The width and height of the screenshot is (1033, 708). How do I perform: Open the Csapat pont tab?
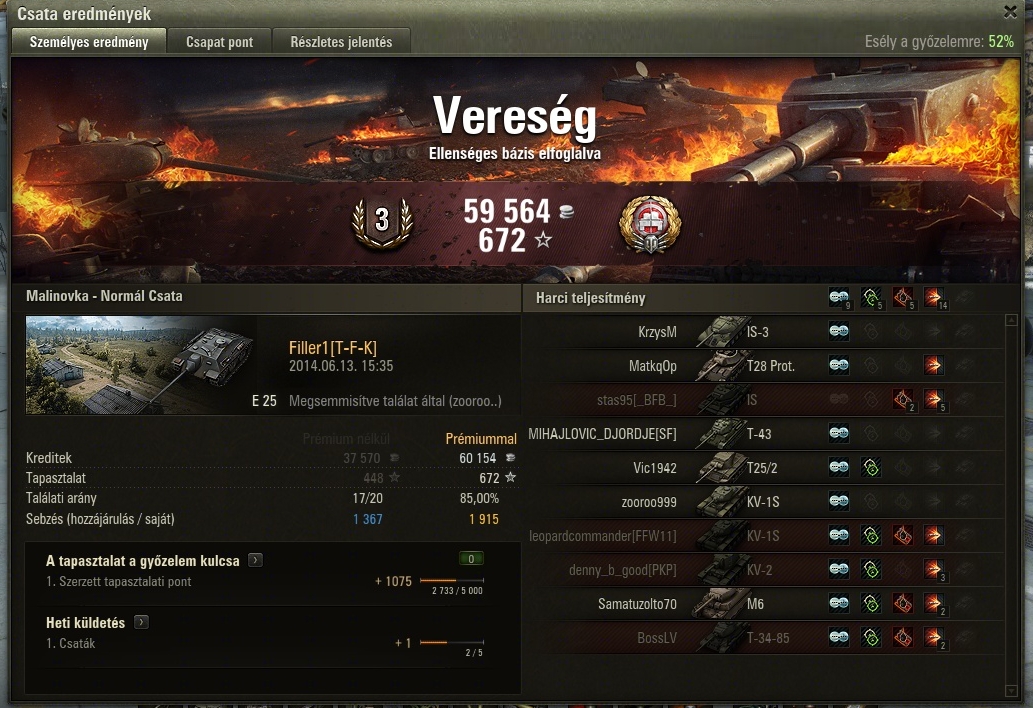(220, 42)
